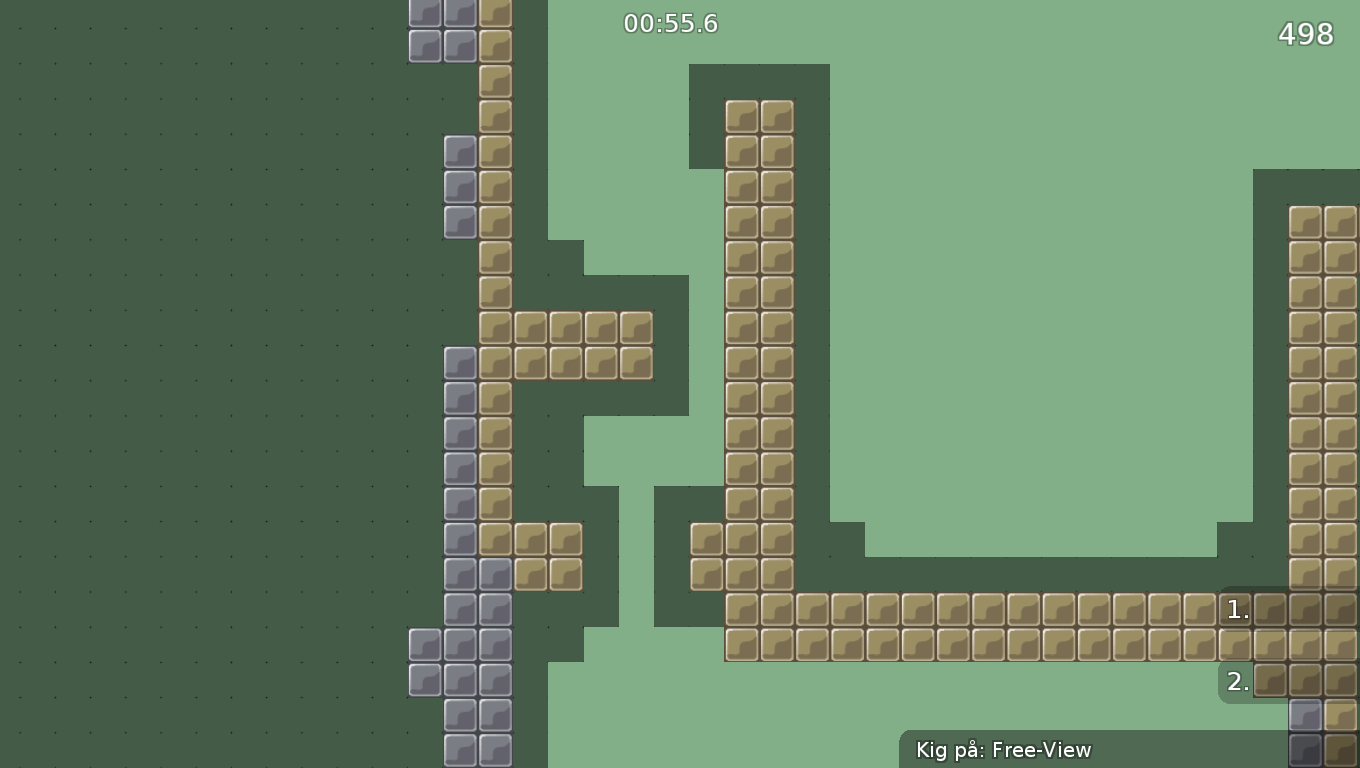Click the rank badge labeled "1."
Screen dimensions: 1360x768
coord(1237,610)
